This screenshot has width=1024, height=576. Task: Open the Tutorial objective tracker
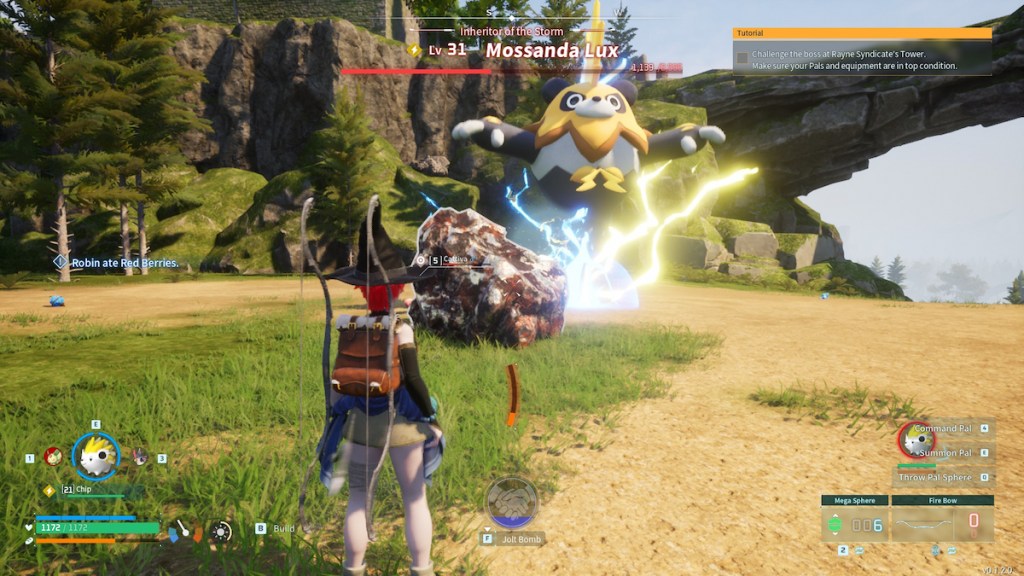coord(862,52)
